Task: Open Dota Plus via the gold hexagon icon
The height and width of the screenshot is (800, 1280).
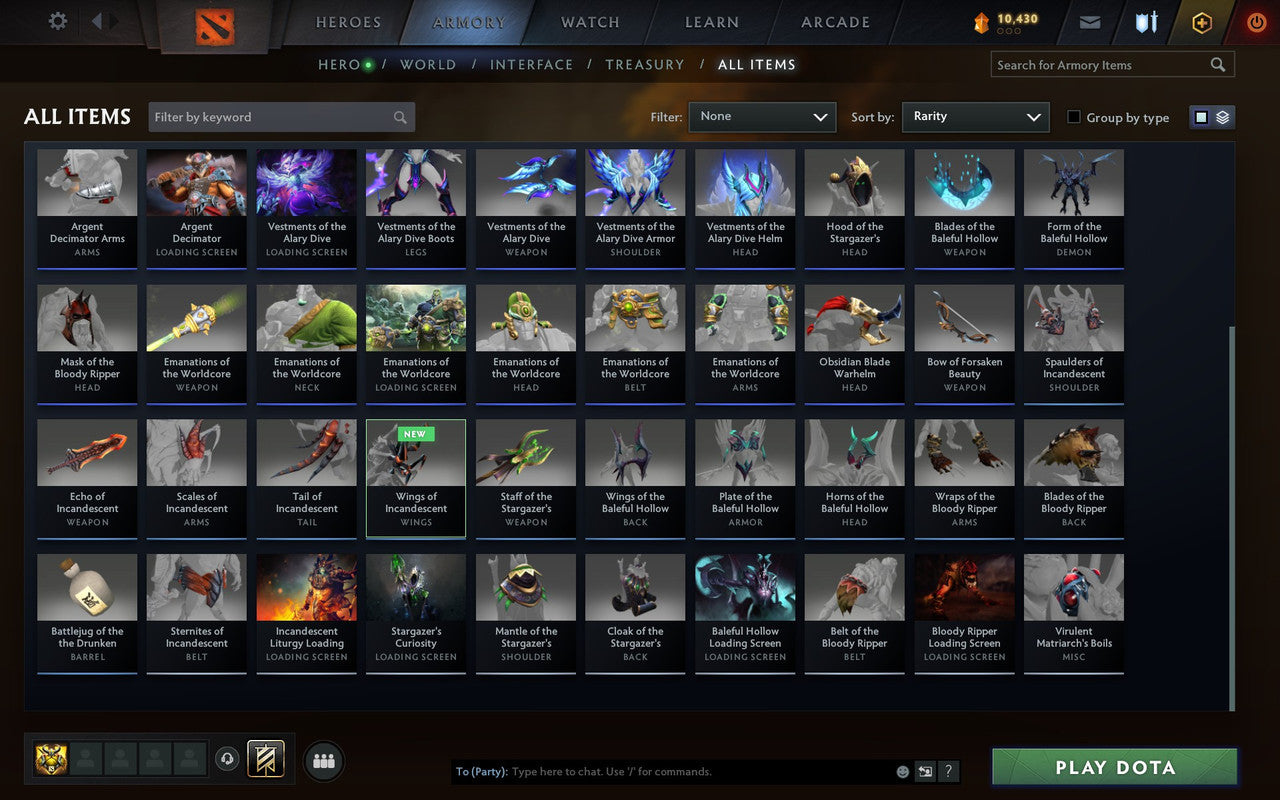Action: [x=1201, y=22]
